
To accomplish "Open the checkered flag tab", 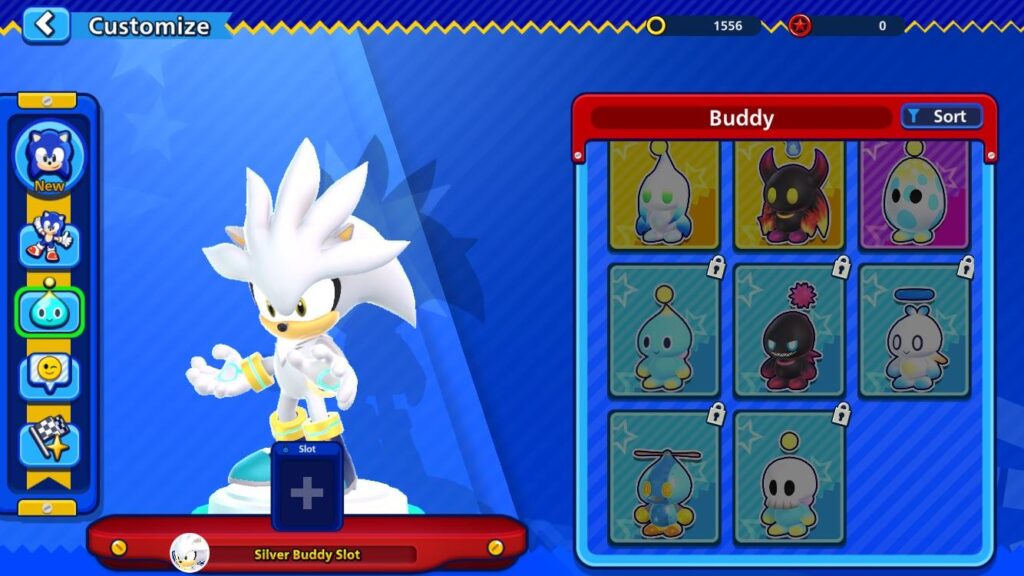I will (x=49, y=440).
